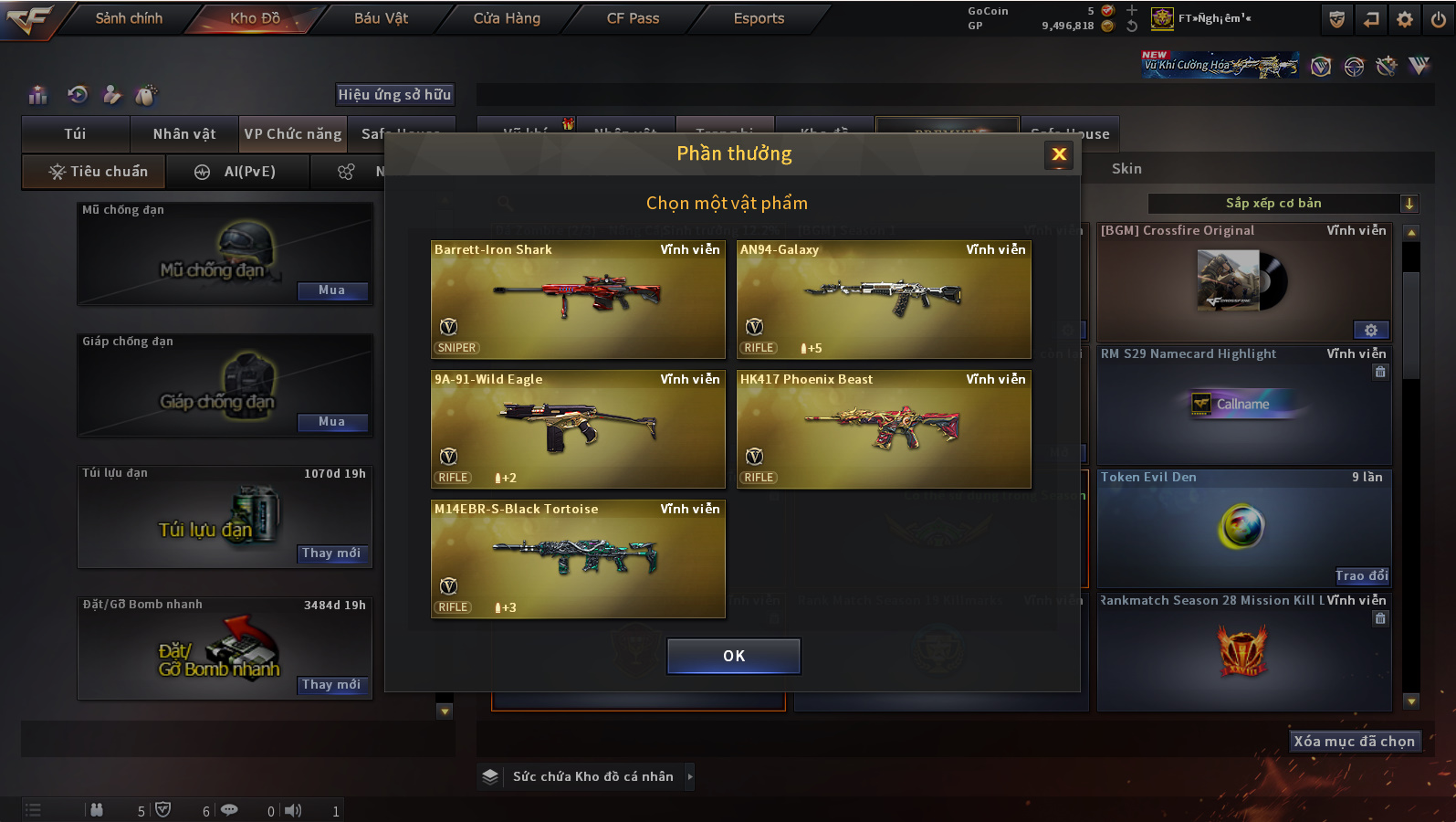Exchange the Token Evil Den item
This screenshot has height=822, width=1456.
coord(1361,575)
